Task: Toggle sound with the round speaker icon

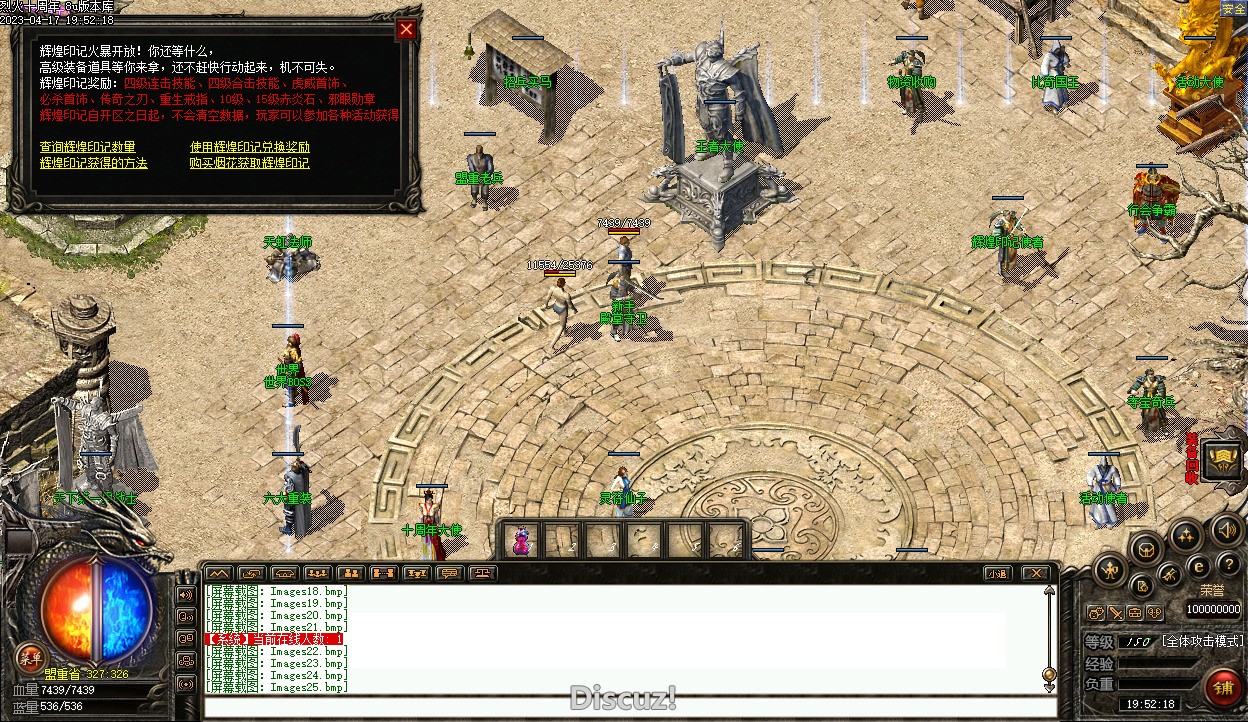Action: click(1226, 530)
